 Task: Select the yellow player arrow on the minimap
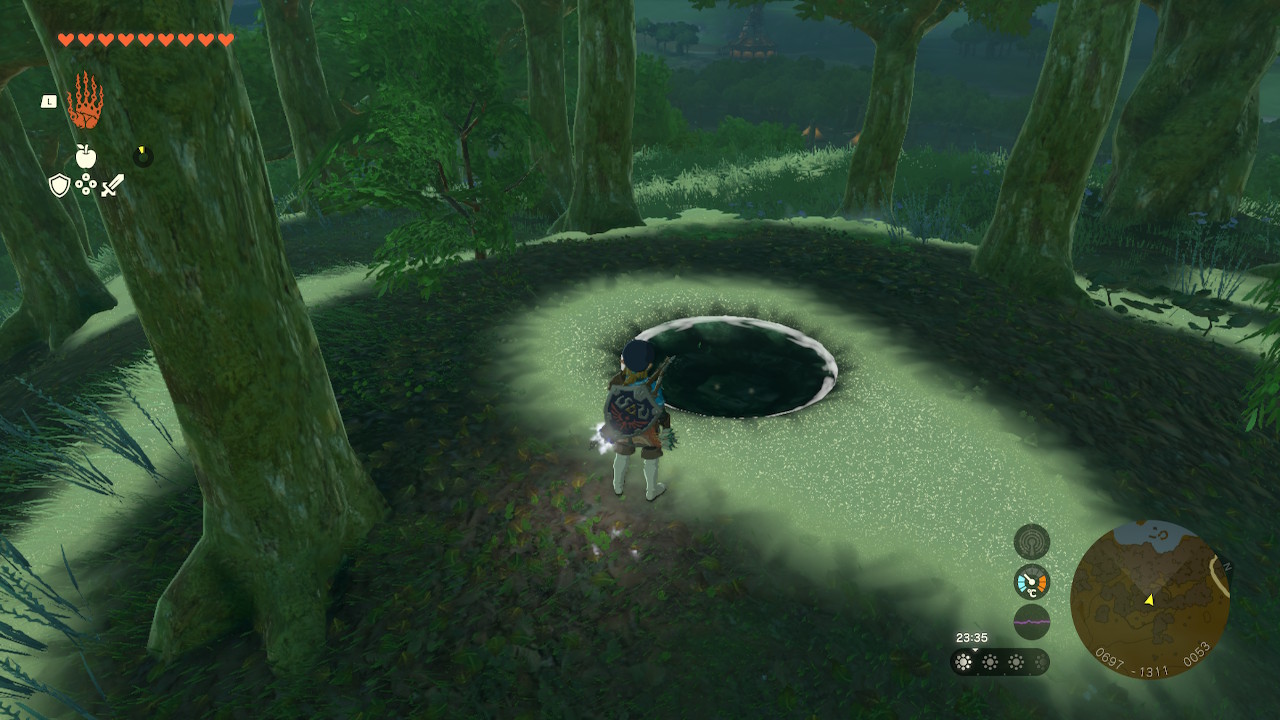click(1149, 601)
